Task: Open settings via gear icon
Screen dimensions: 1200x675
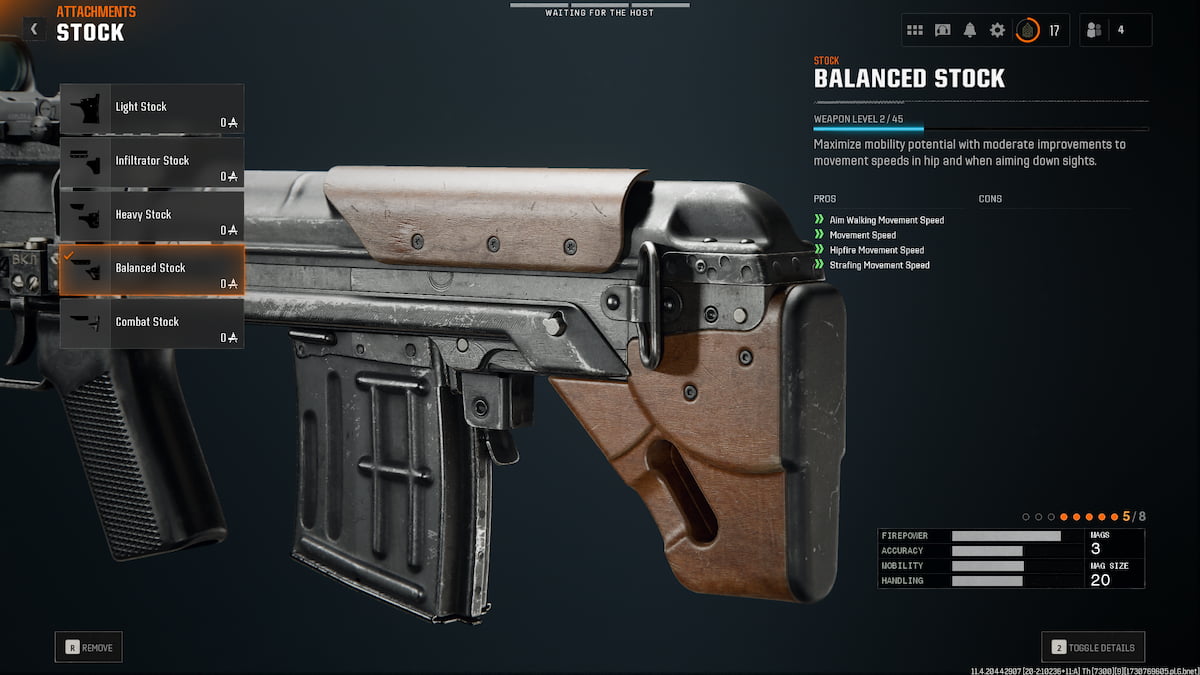Action: (x=997, y=30)
